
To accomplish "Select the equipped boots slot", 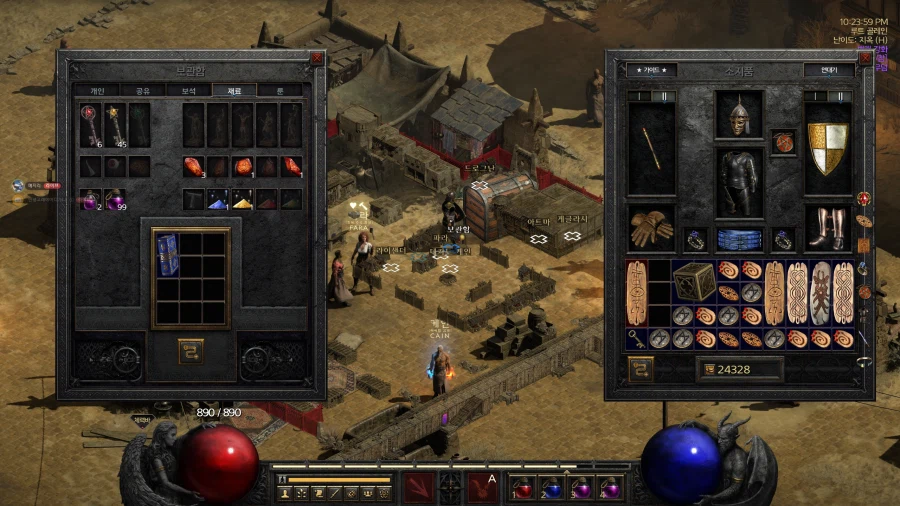I will 827,228.
